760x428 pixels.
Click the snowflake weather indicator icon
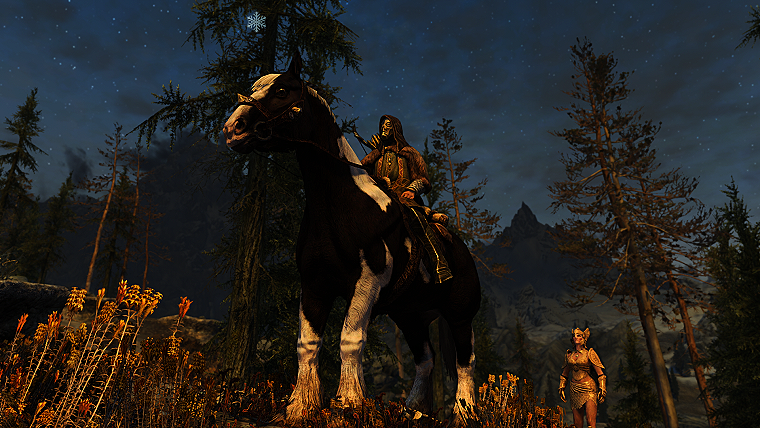256,21
